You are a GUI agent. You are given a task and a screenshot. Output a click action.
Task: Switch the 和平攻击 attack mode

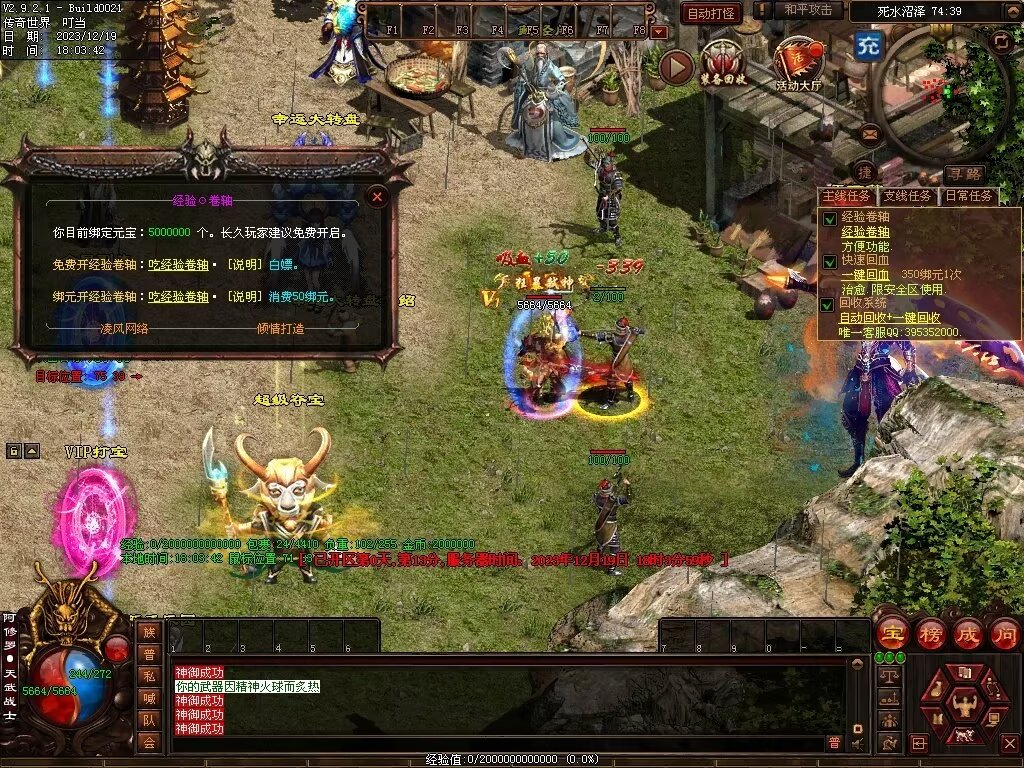[808, 10]
